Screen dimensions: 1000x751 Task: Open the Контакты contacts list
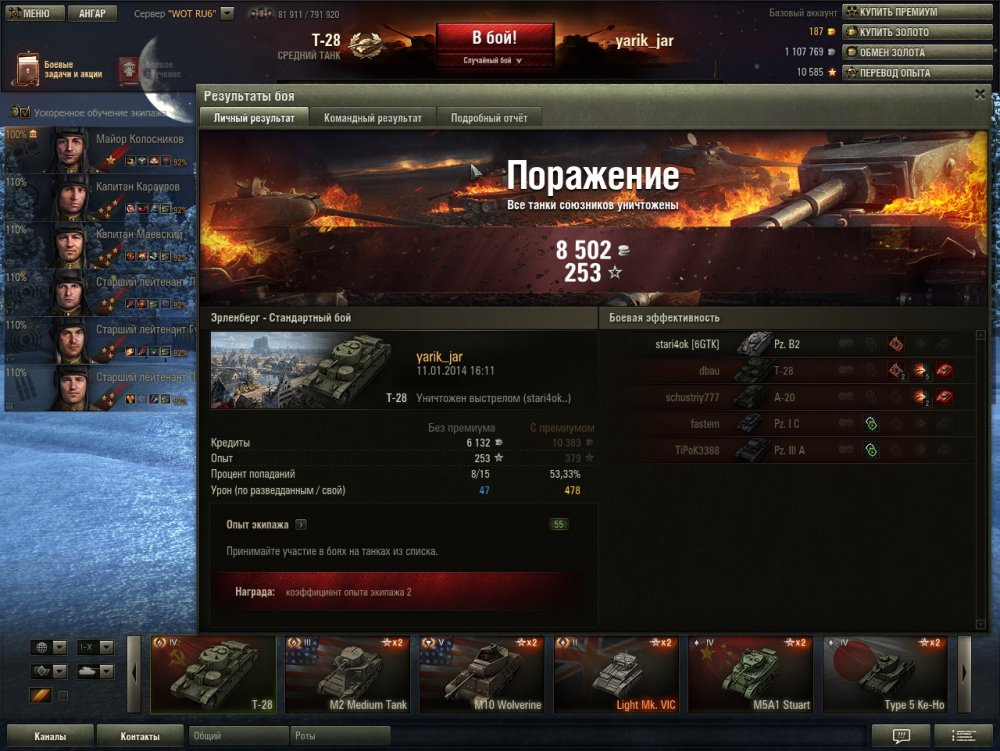[x=139, y=737]
